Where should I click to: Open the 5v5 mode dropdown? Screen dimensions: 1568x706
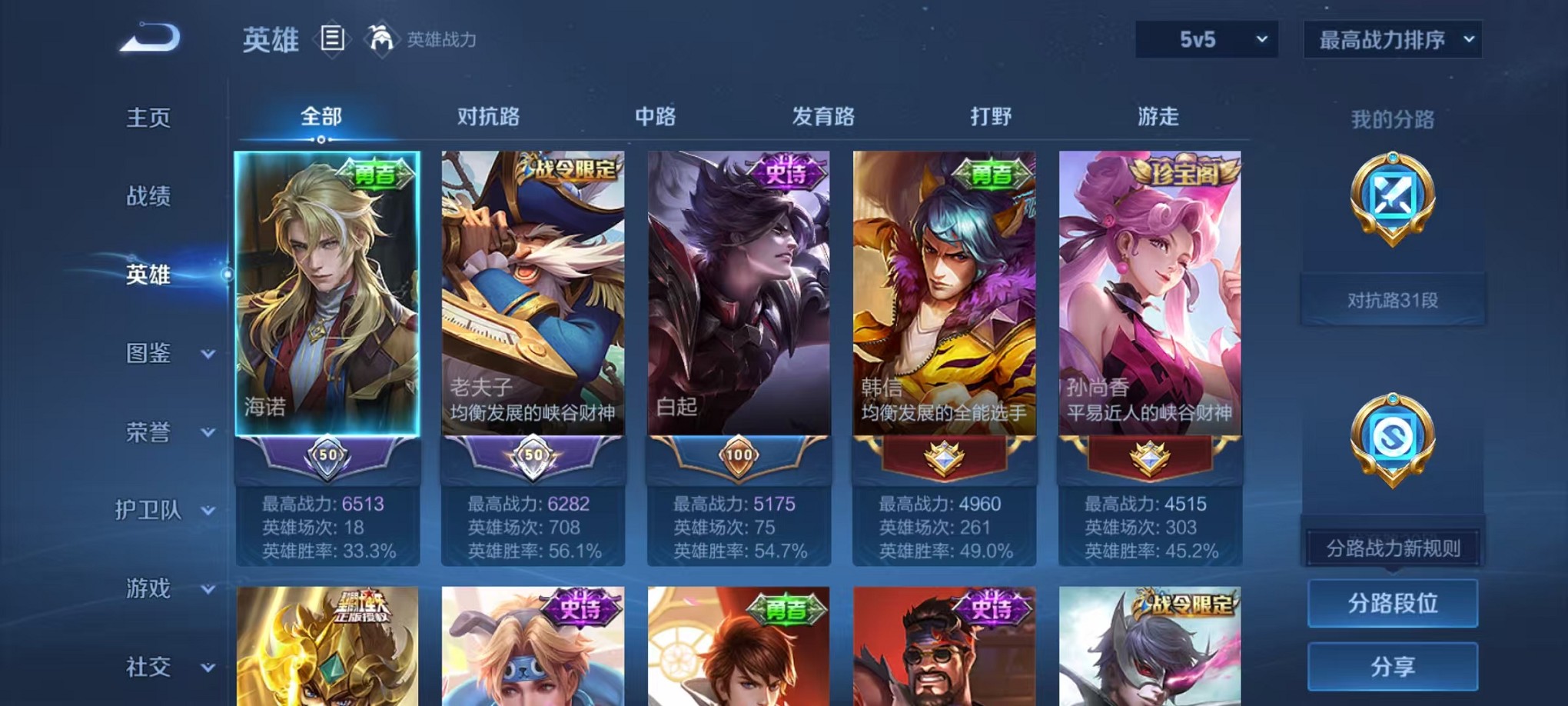1205,38
